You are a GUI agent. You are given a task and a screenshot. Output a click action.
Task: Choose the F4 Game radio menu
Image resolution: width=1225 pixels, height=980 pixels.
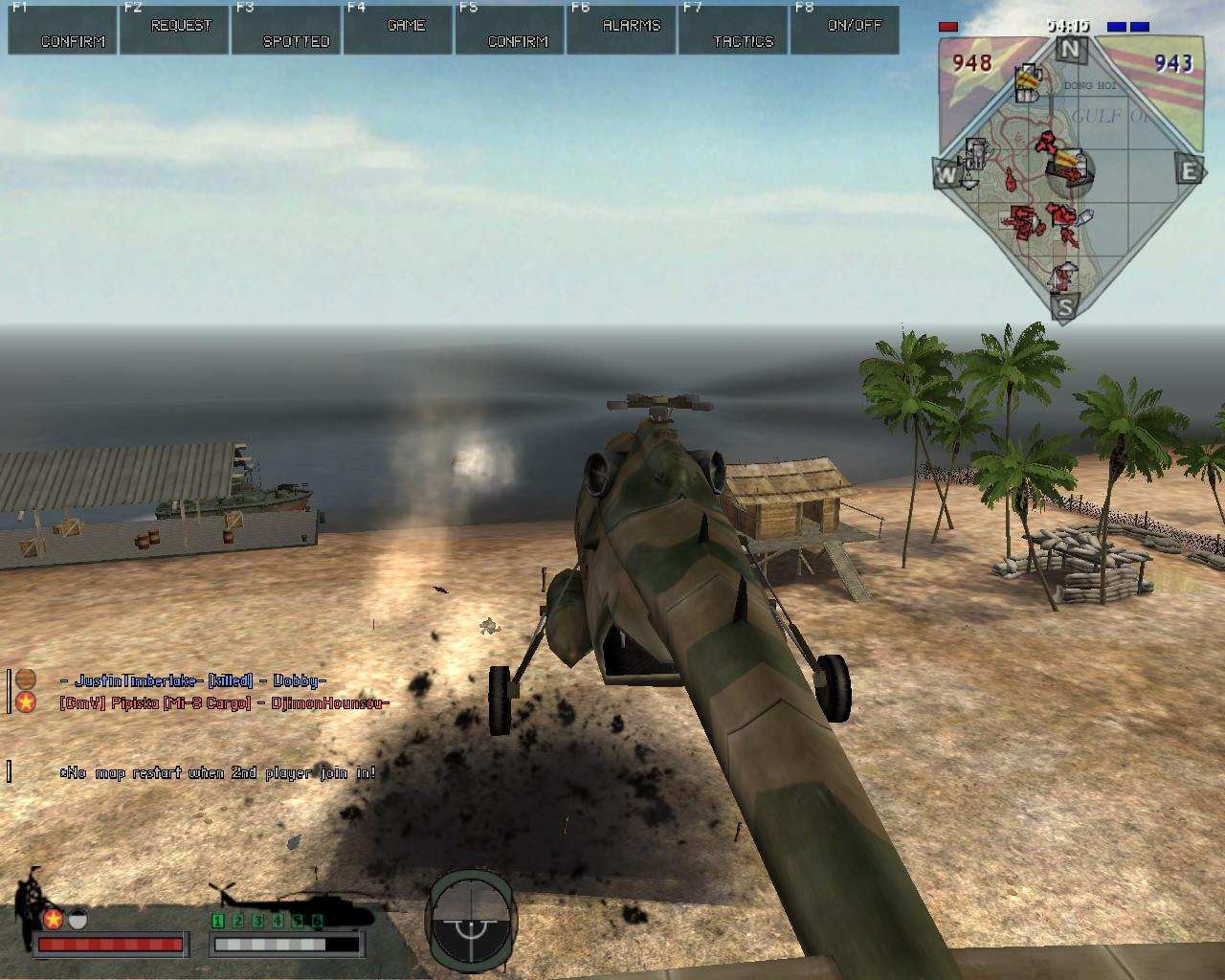pyautogui.click(x=398, y=29)
